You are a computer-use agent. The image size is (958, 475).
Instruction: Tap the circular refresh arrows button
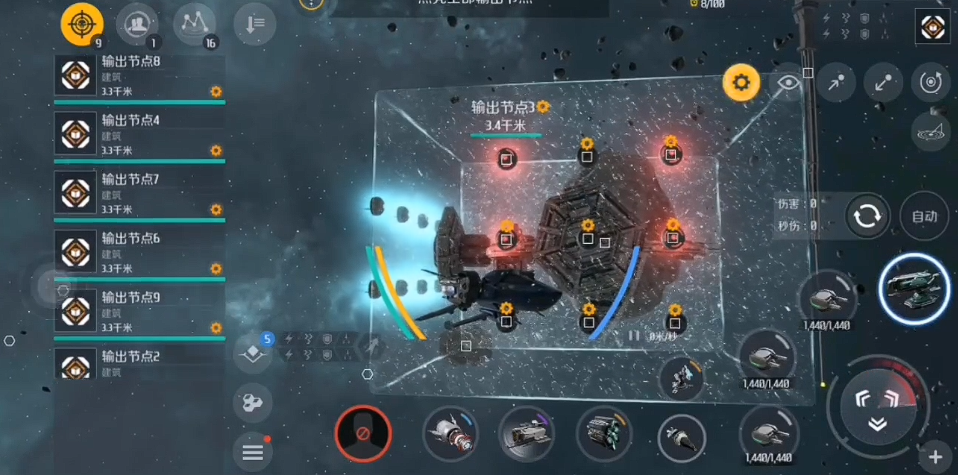click(867, 215)
